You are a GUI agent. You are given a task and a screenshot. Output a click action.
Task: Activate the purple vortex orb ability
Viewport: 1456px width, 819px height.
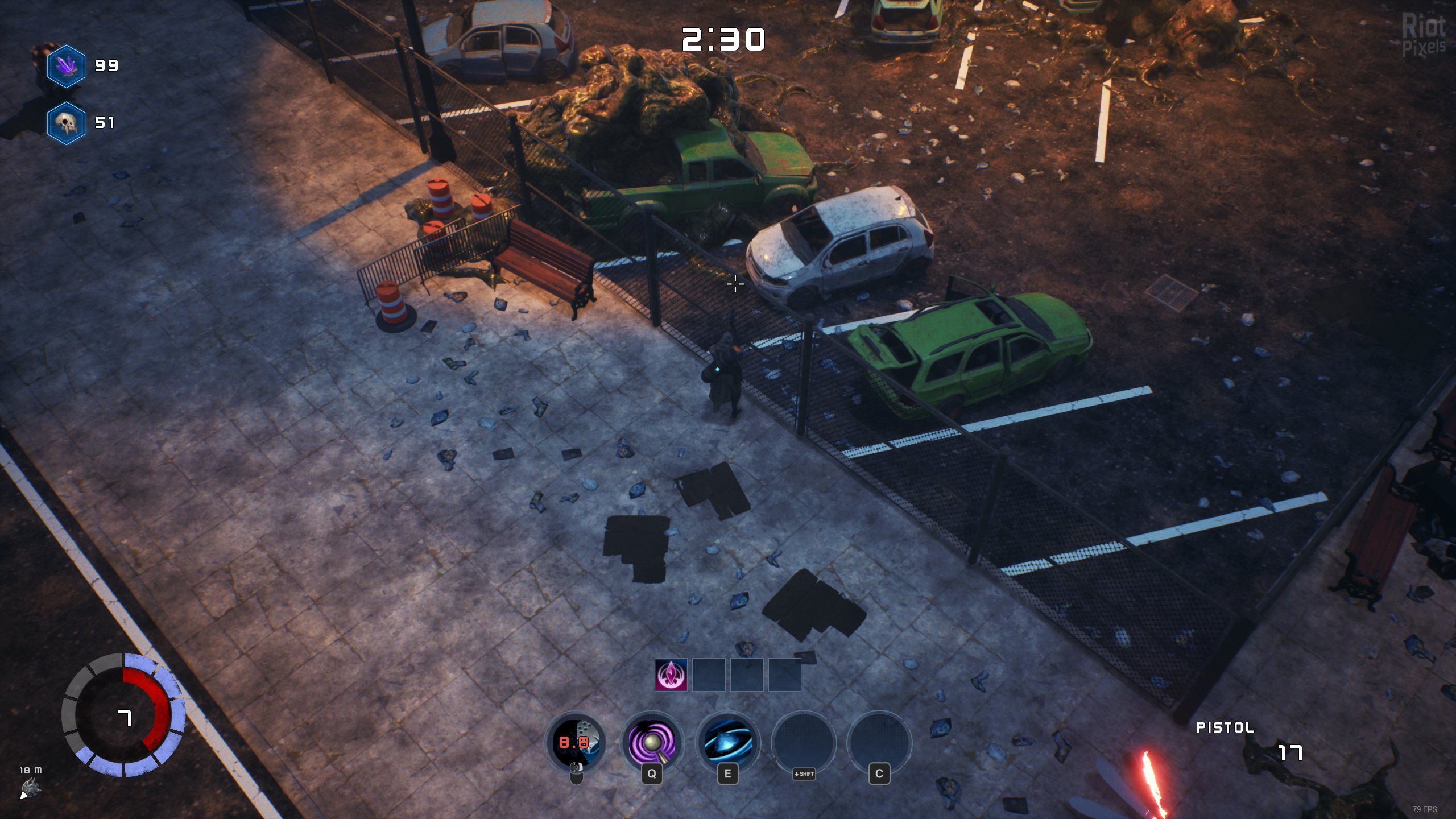click(x=652, y=743)
